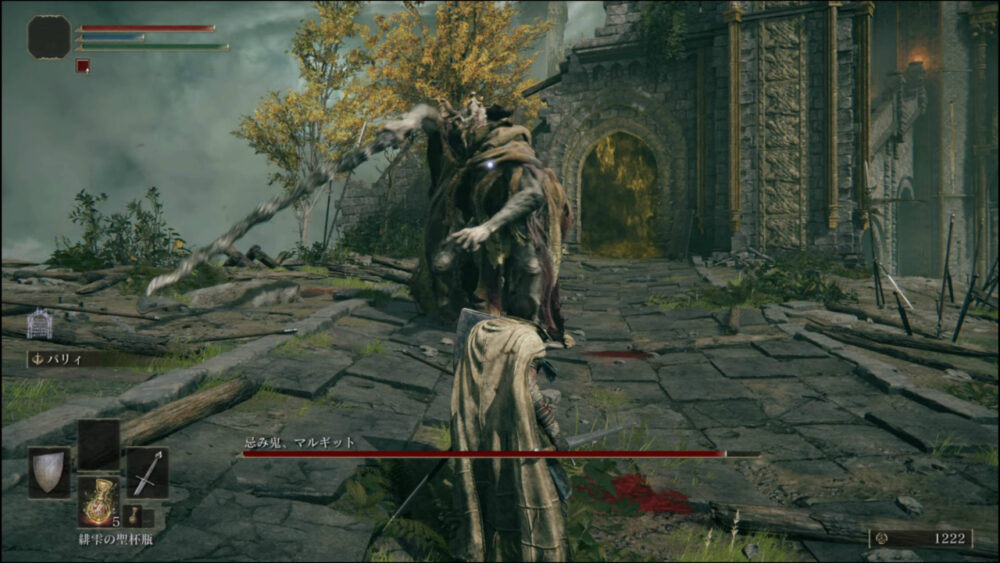Choose the shield in the left-hand slot
The width and height of the screenshot is (1000, 563).
[48, 472]
